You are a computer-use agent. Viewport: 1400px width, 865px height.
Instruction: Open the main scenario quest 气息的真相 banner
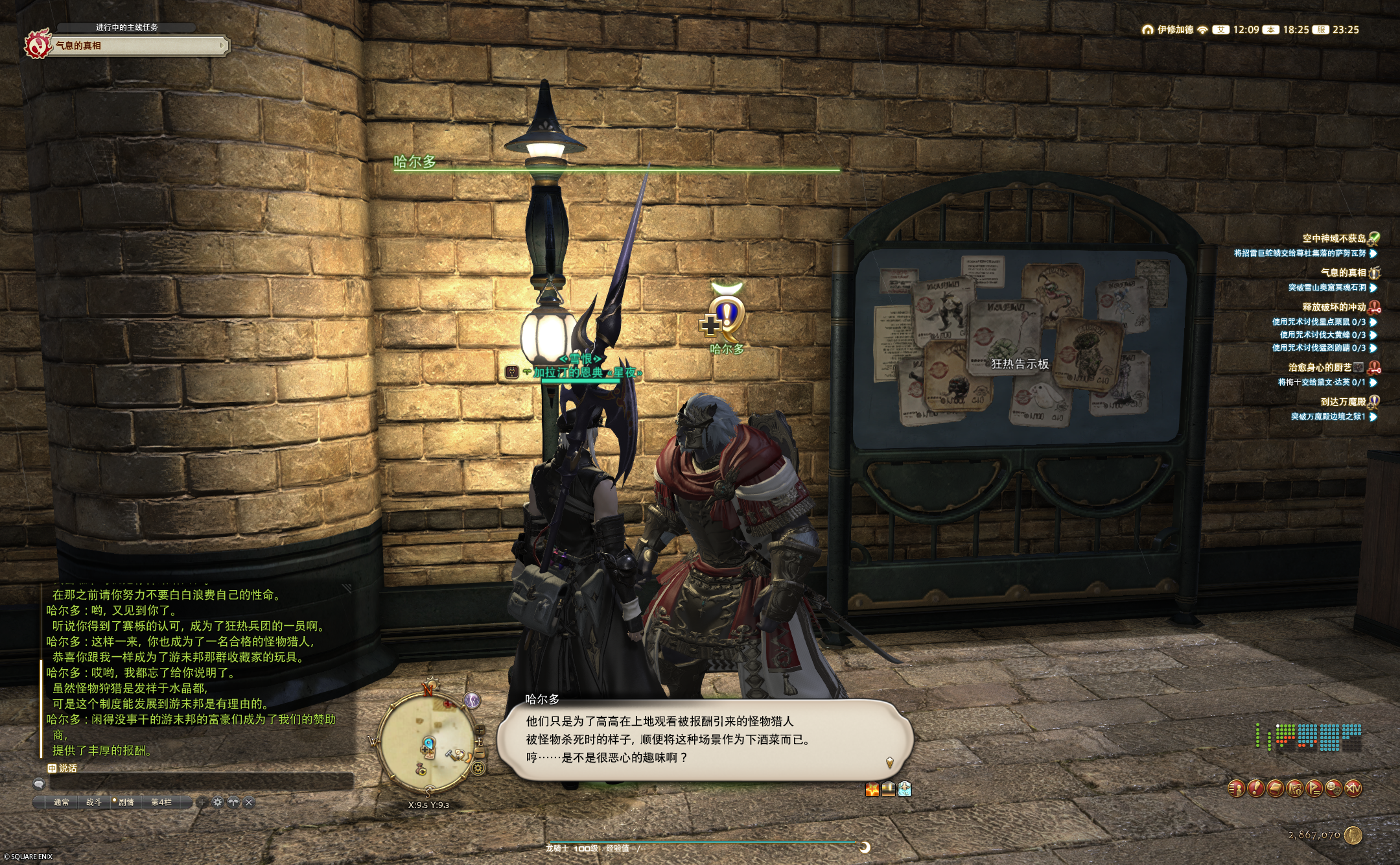(136, 45)
